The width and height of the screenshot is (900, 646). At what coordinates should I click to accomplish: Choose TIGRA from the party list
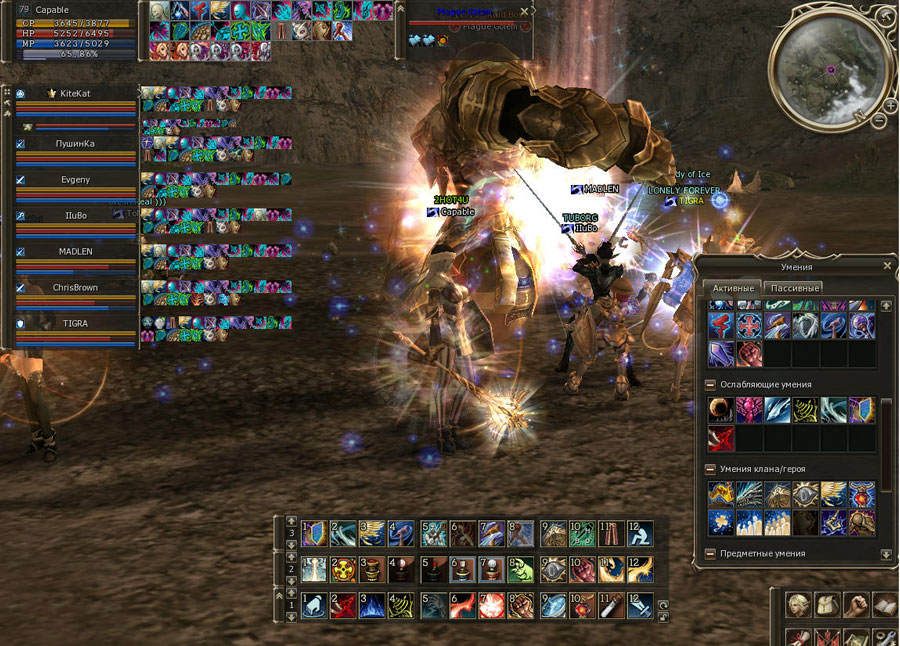[76, 323]
